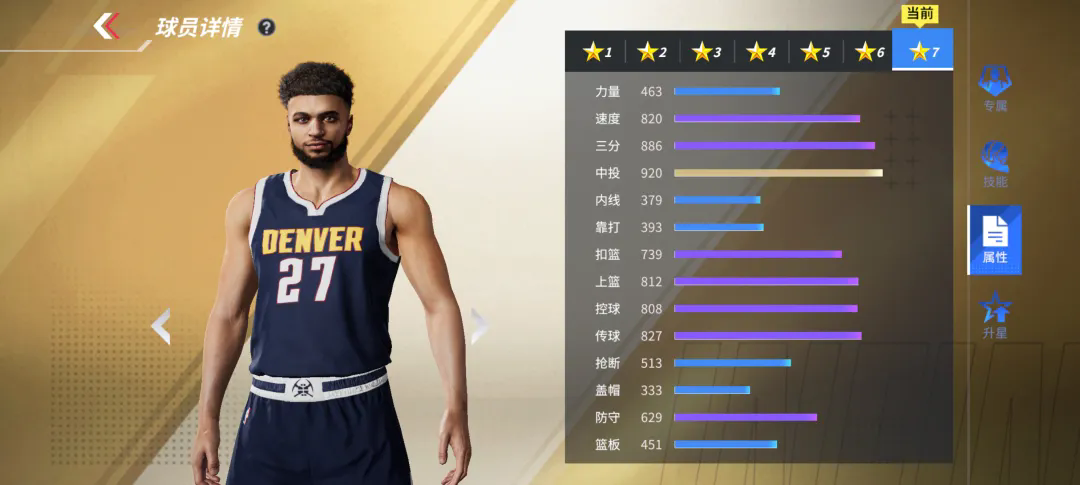Click the current 7-star tab
Viewport: 1080px width, 485px height.
923,51
